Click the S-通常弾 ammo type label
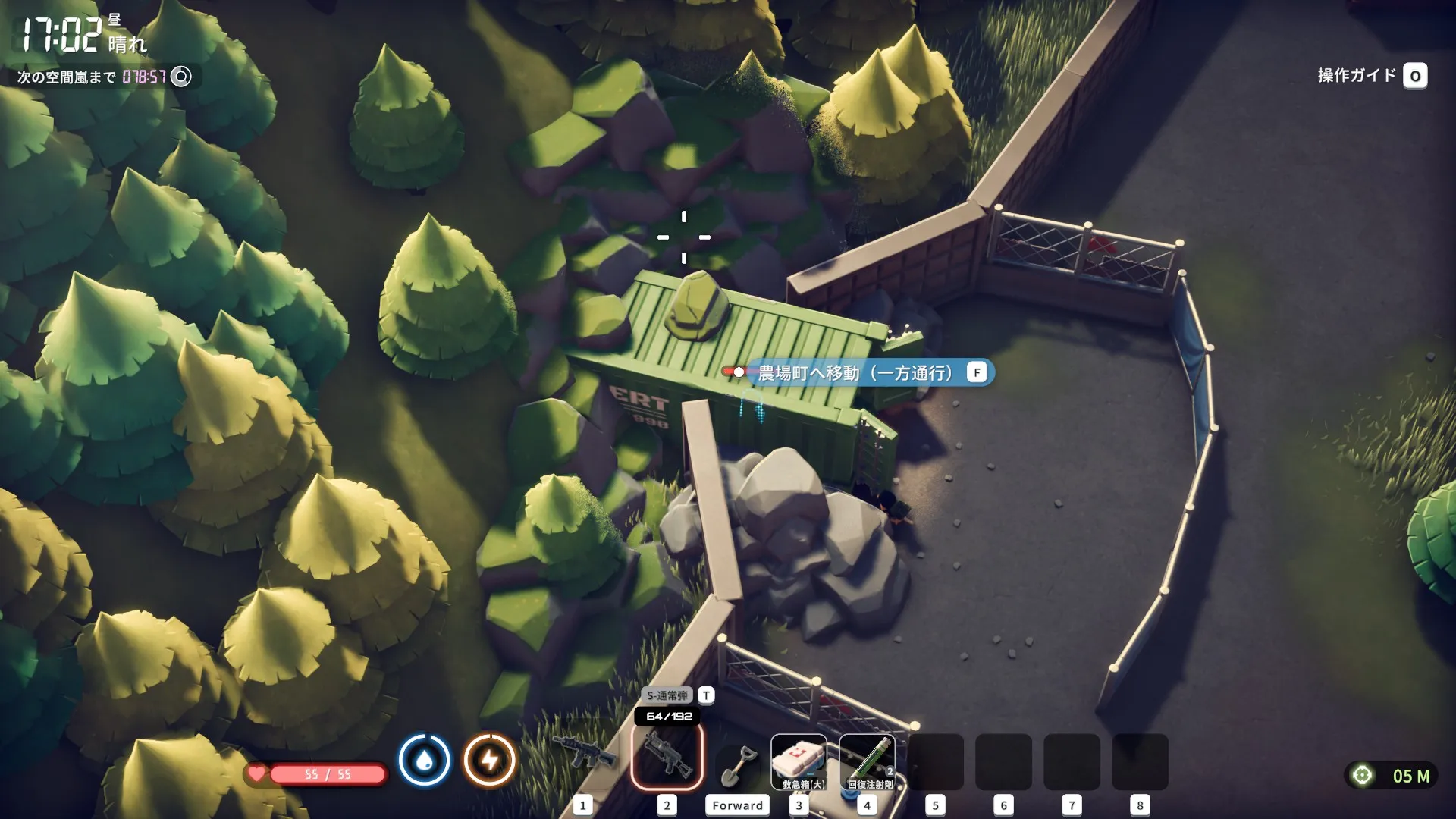The width and height of the screenshot is (1456, 819). click(667, 695)
